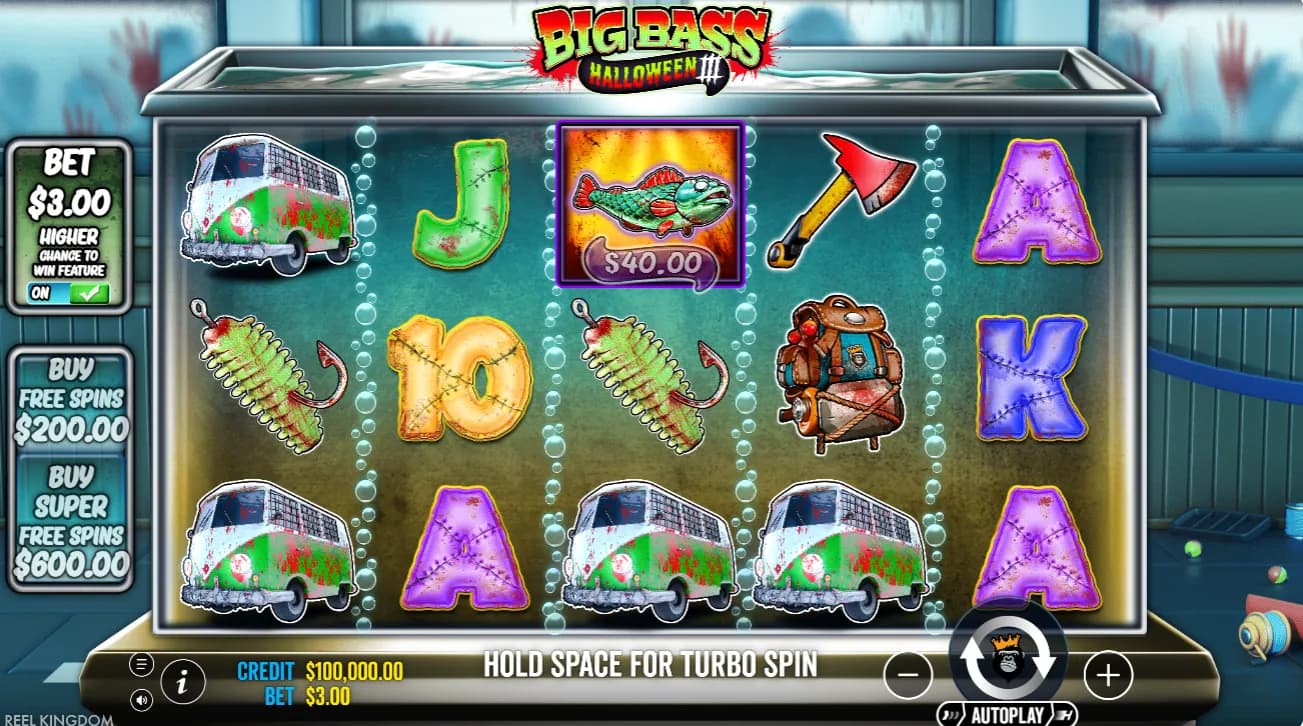Increase the bet with the plus button
The height and width of the screenshot is (726, 1303).
tap(1107, 676)
